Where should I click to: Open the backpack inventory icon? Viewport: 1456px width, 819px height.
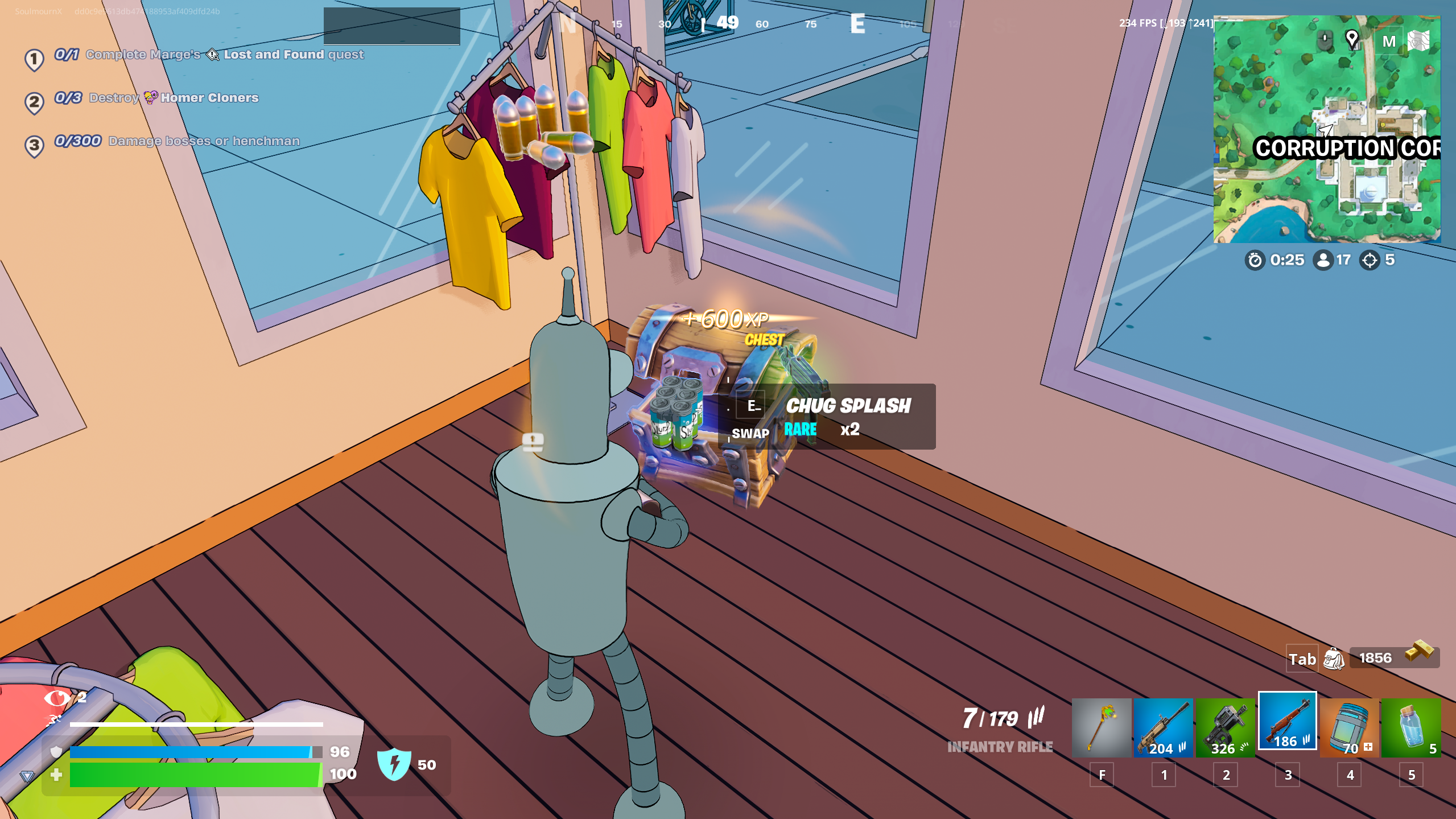(1333, 659)
